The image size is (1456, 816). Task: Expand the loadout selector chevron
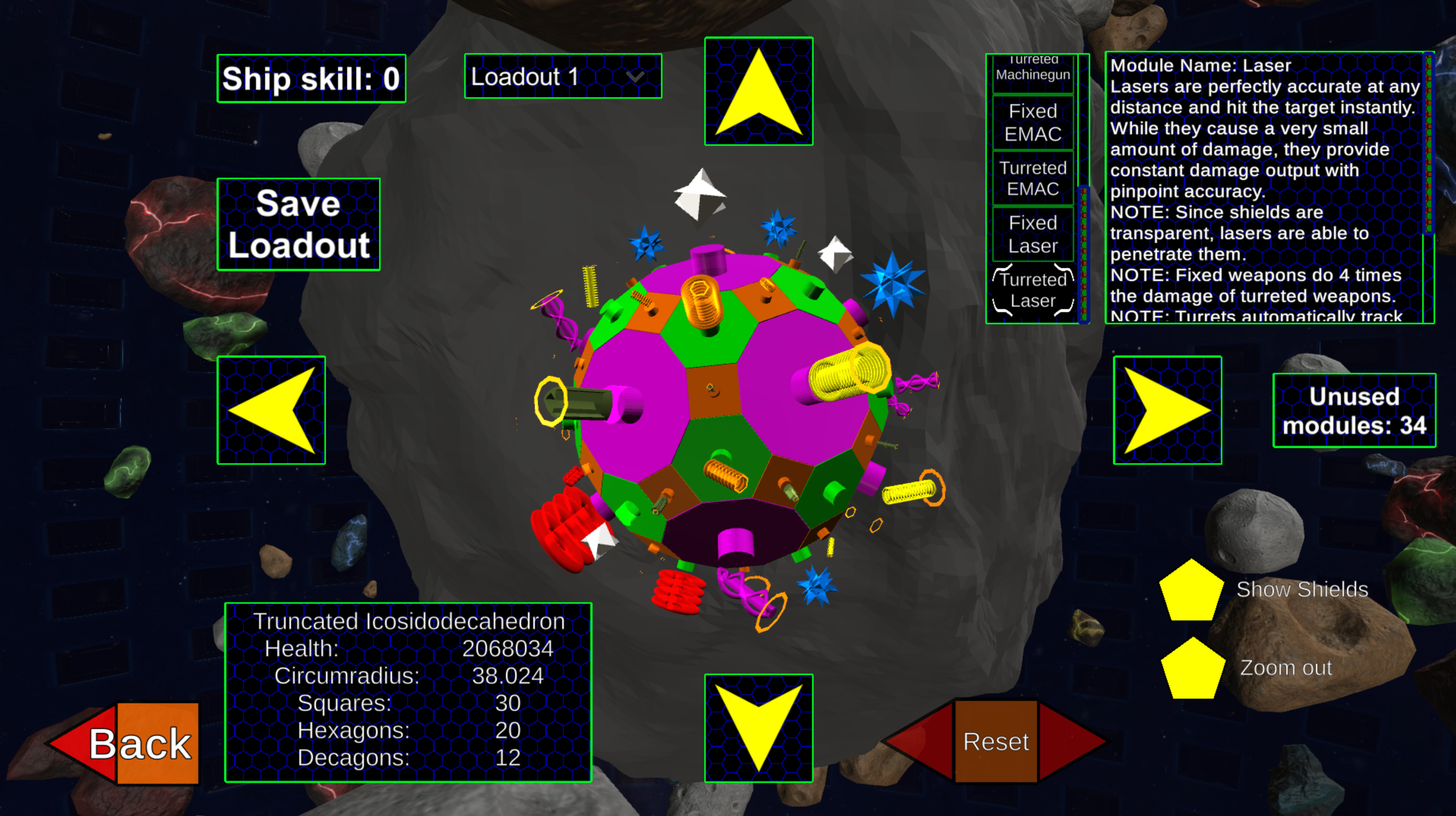tap(635, 77)
